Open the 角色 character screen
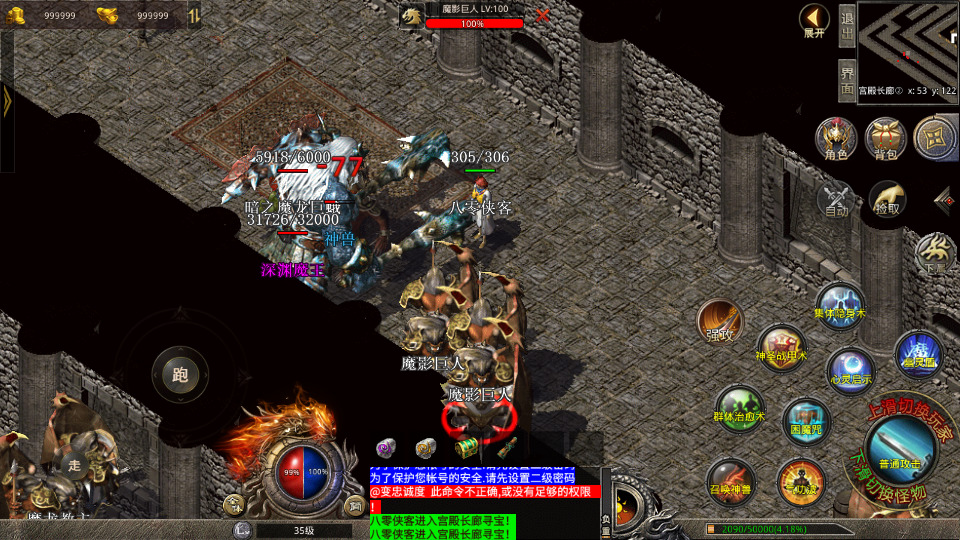Viewport: 960px width, 540px height. coord(835,138)
